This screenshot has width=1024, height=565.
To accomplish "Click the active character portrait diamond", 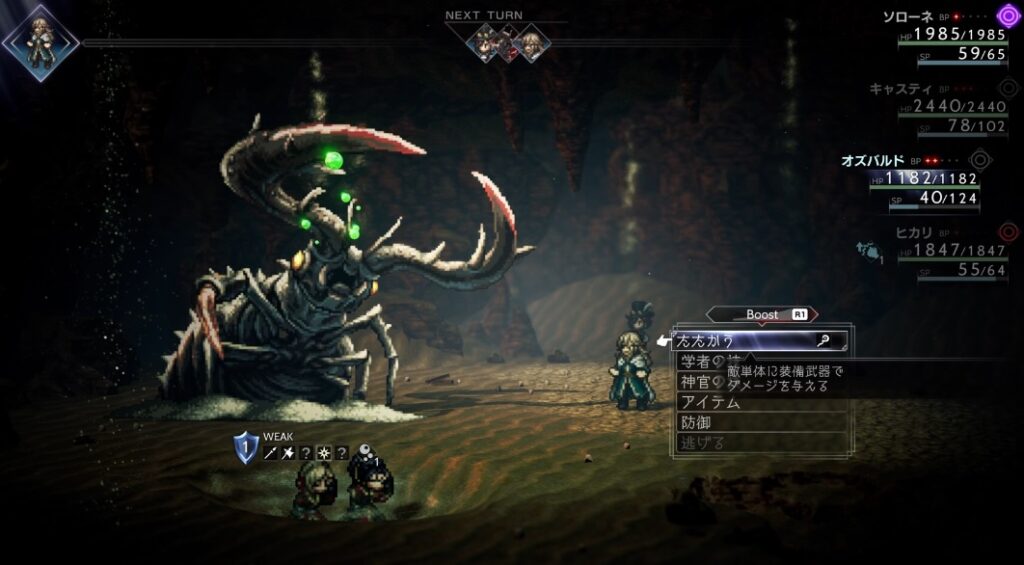I will (40, 41).
